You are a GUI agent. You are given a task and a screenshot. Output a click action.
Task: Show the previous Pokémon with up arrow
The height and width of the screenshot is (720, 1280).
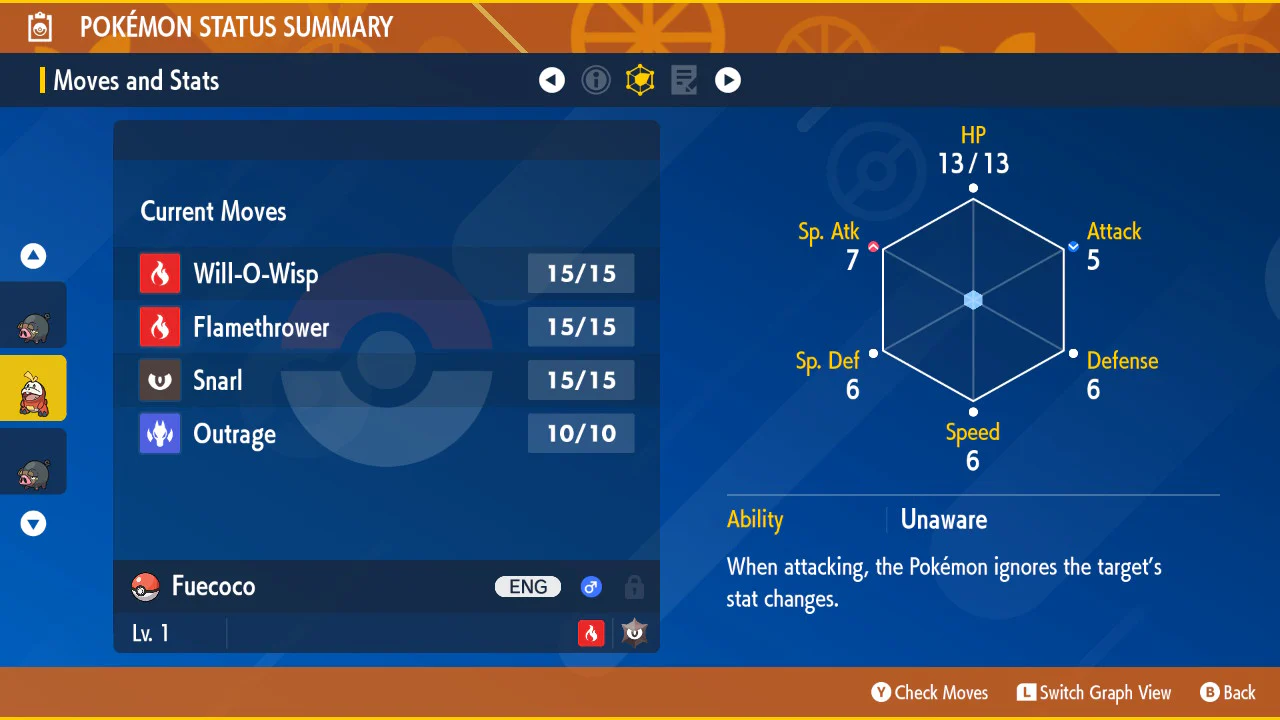click(34, 257)
